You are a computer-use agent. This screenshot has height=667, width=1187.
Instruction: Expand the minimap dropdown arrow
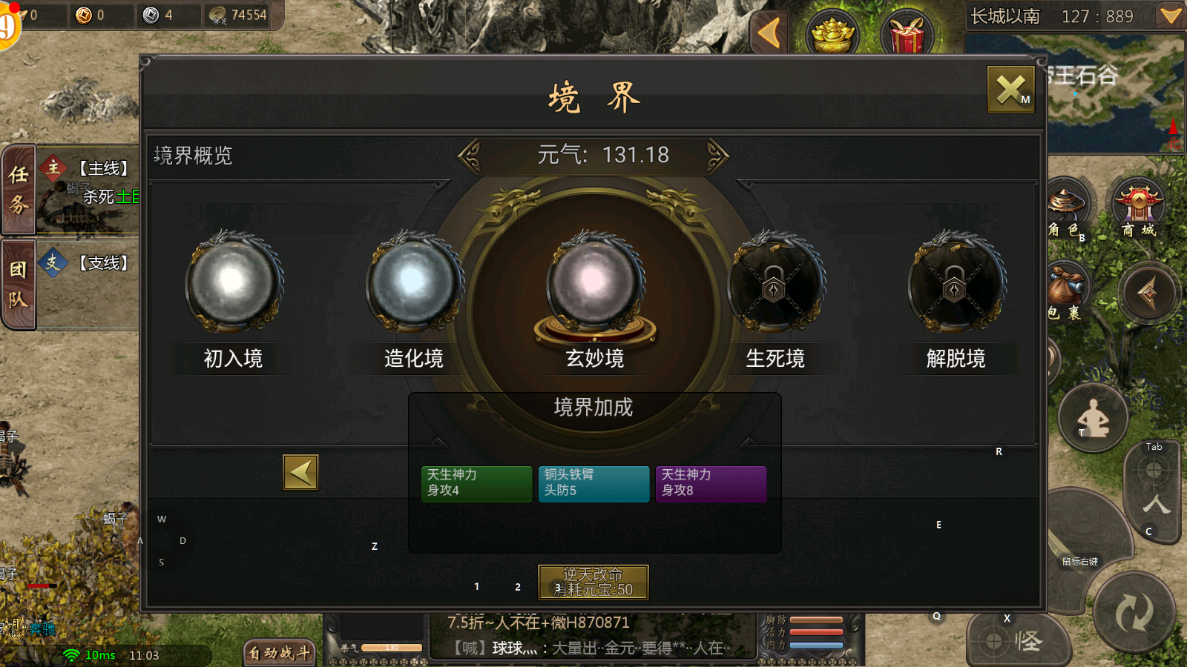click(1169, 16)
